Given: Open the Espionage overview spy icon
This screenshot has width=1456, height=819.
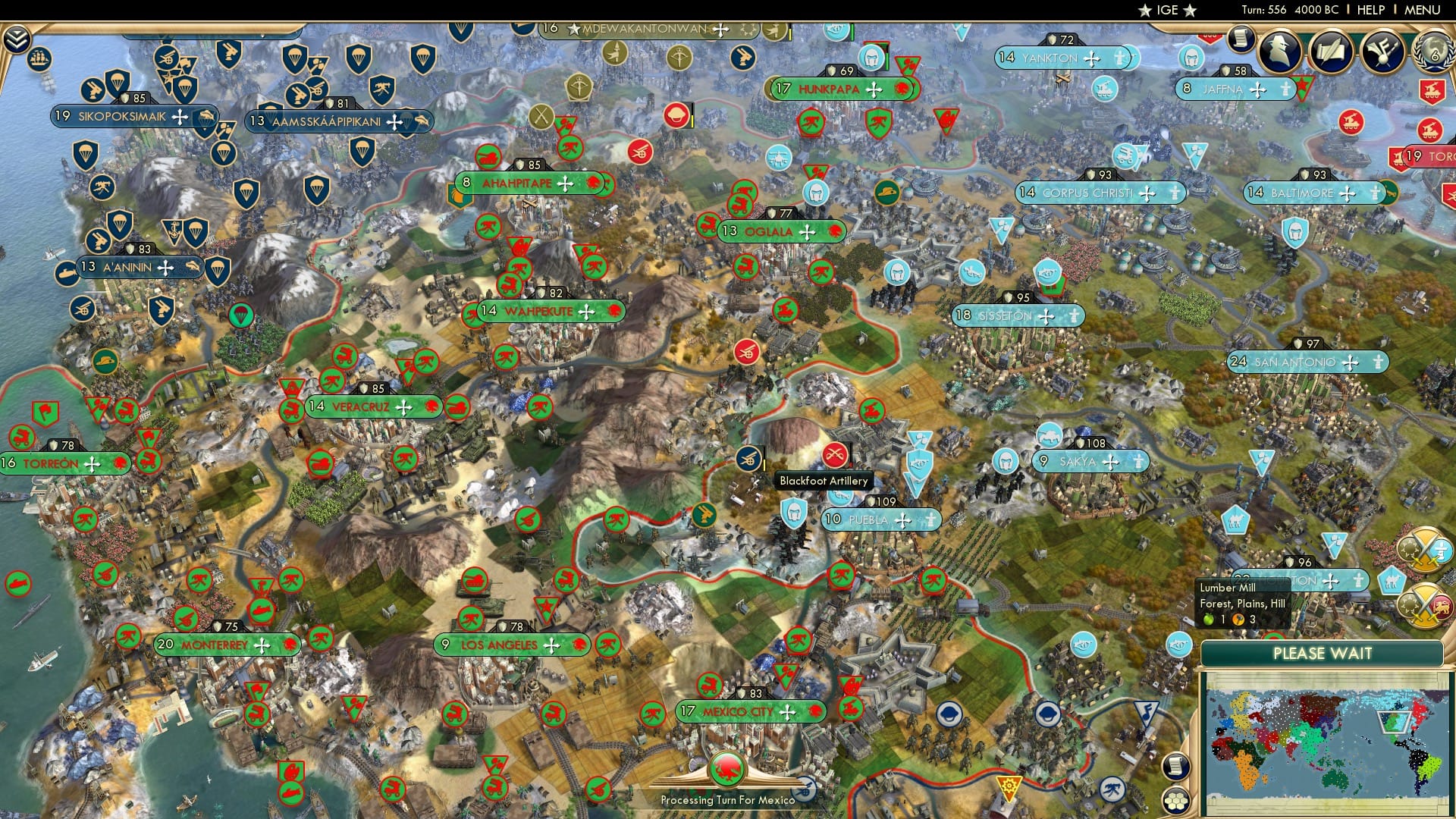Looking at the screenshot, I should click(x=1279, y=52).
